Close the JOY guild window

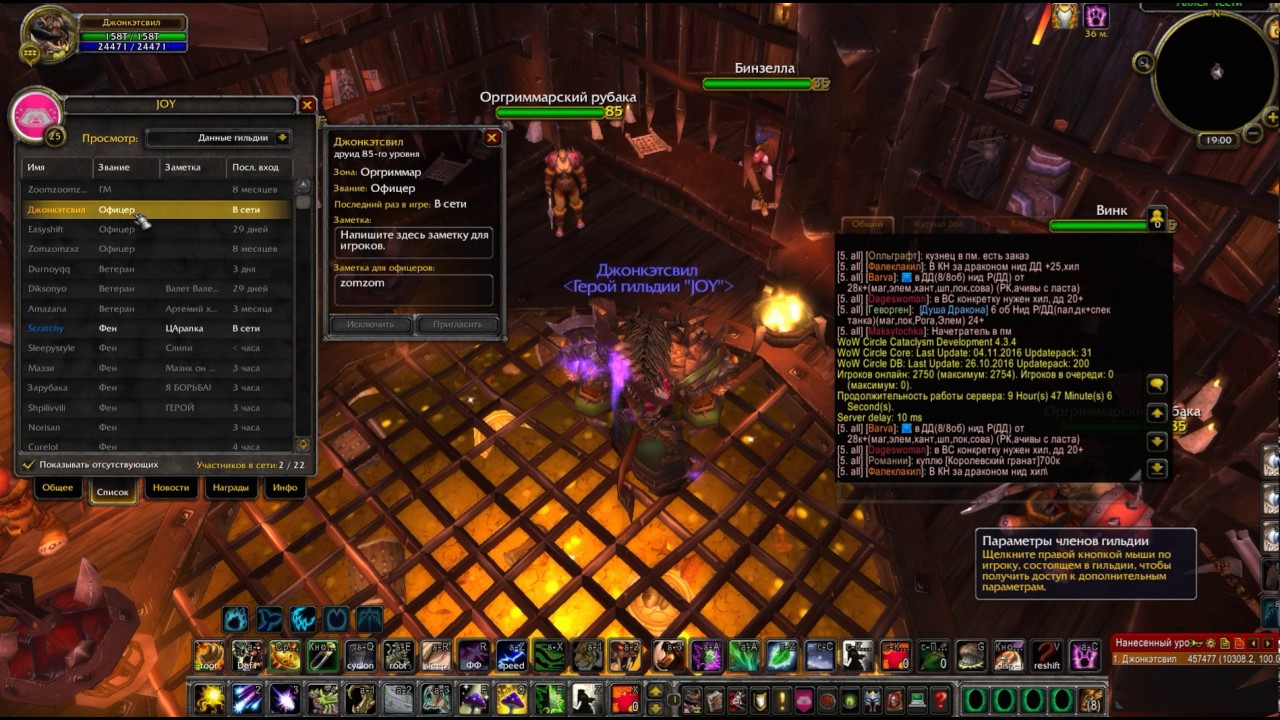coord(307,105)
